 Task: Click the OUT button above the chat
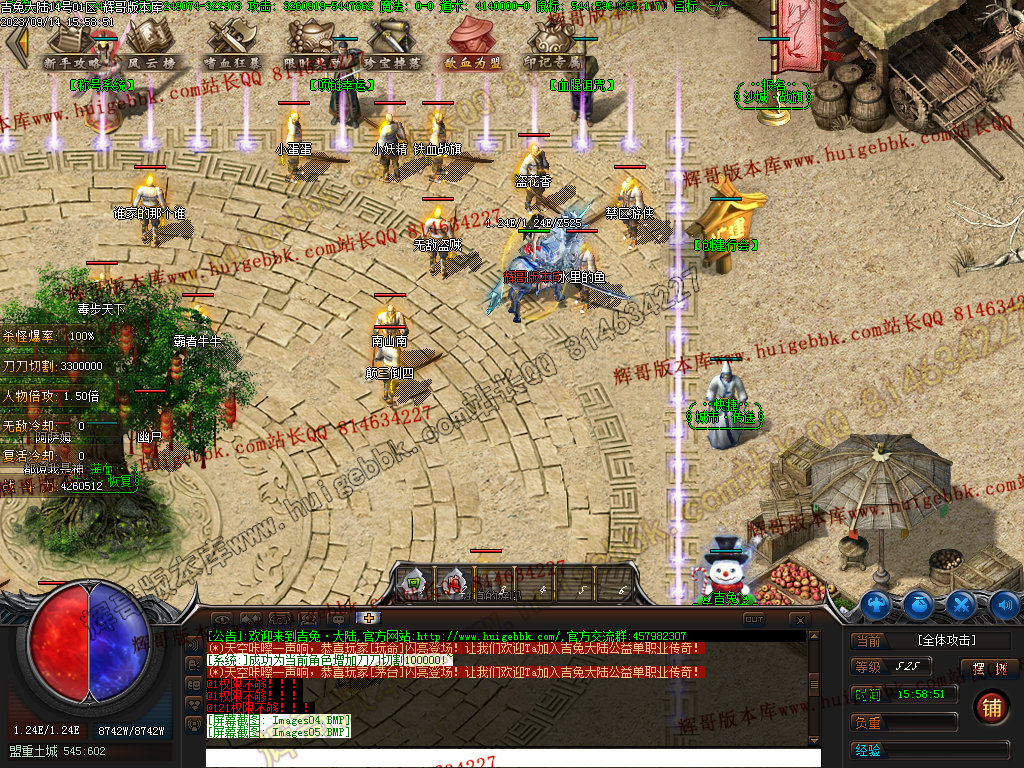(754, 619)
